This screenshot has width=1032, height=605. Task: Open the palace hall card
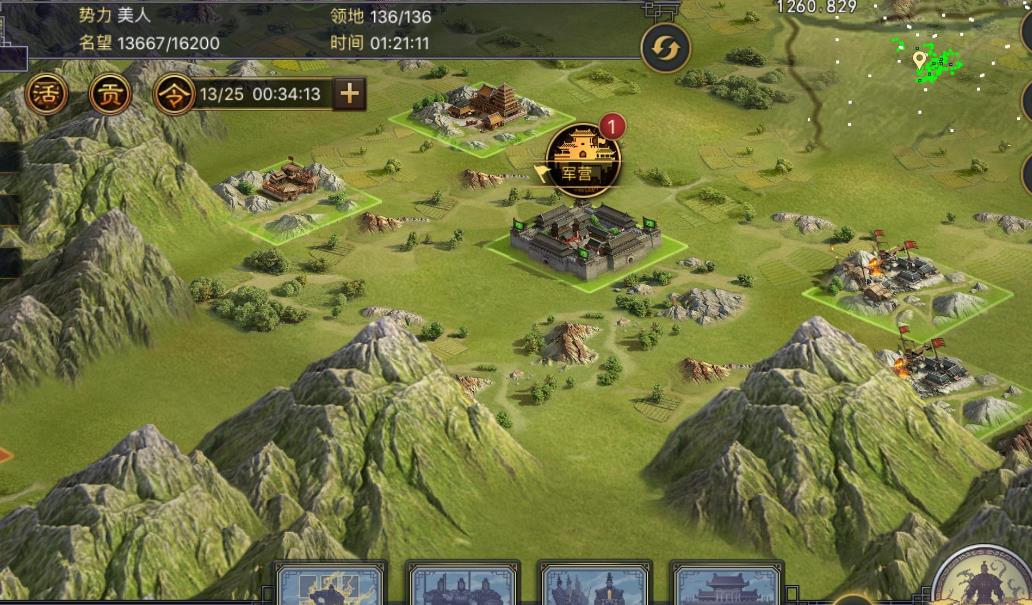click(x=727, y=585)
